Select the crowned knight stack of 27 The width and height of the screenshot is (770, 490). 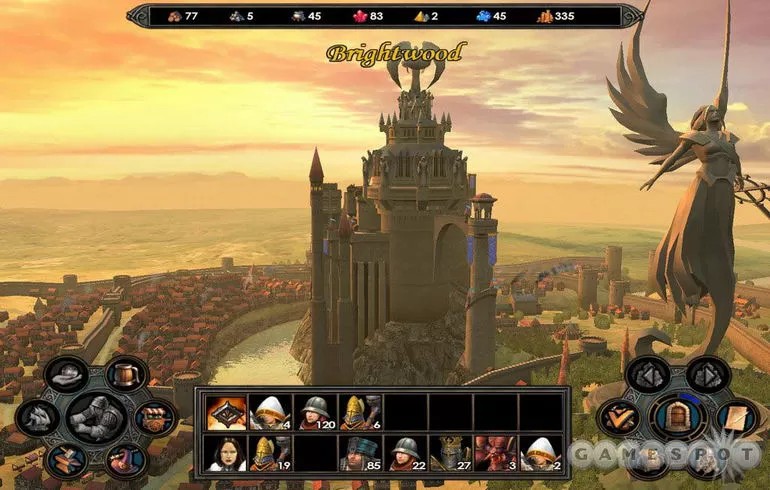click(451, 454)
